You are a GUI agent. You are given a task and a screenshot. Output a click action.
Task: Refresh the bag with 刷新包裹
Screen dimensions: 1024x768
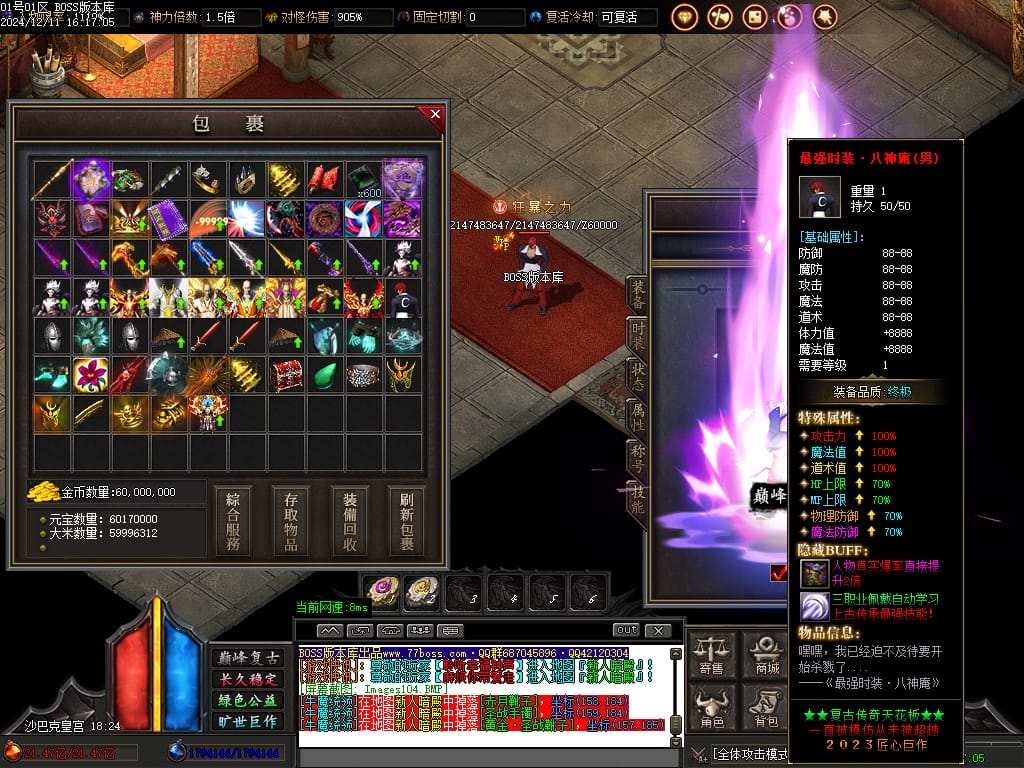[407, 520]
